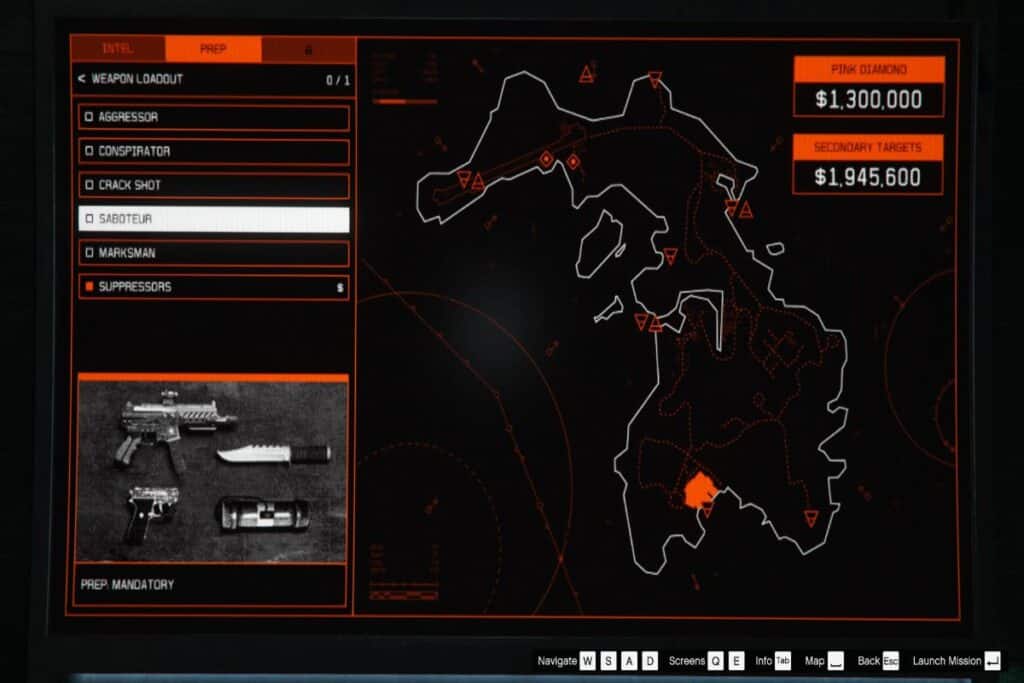
Task: Go back from Weapon Loadout header
Action: (x=80, y=79)
